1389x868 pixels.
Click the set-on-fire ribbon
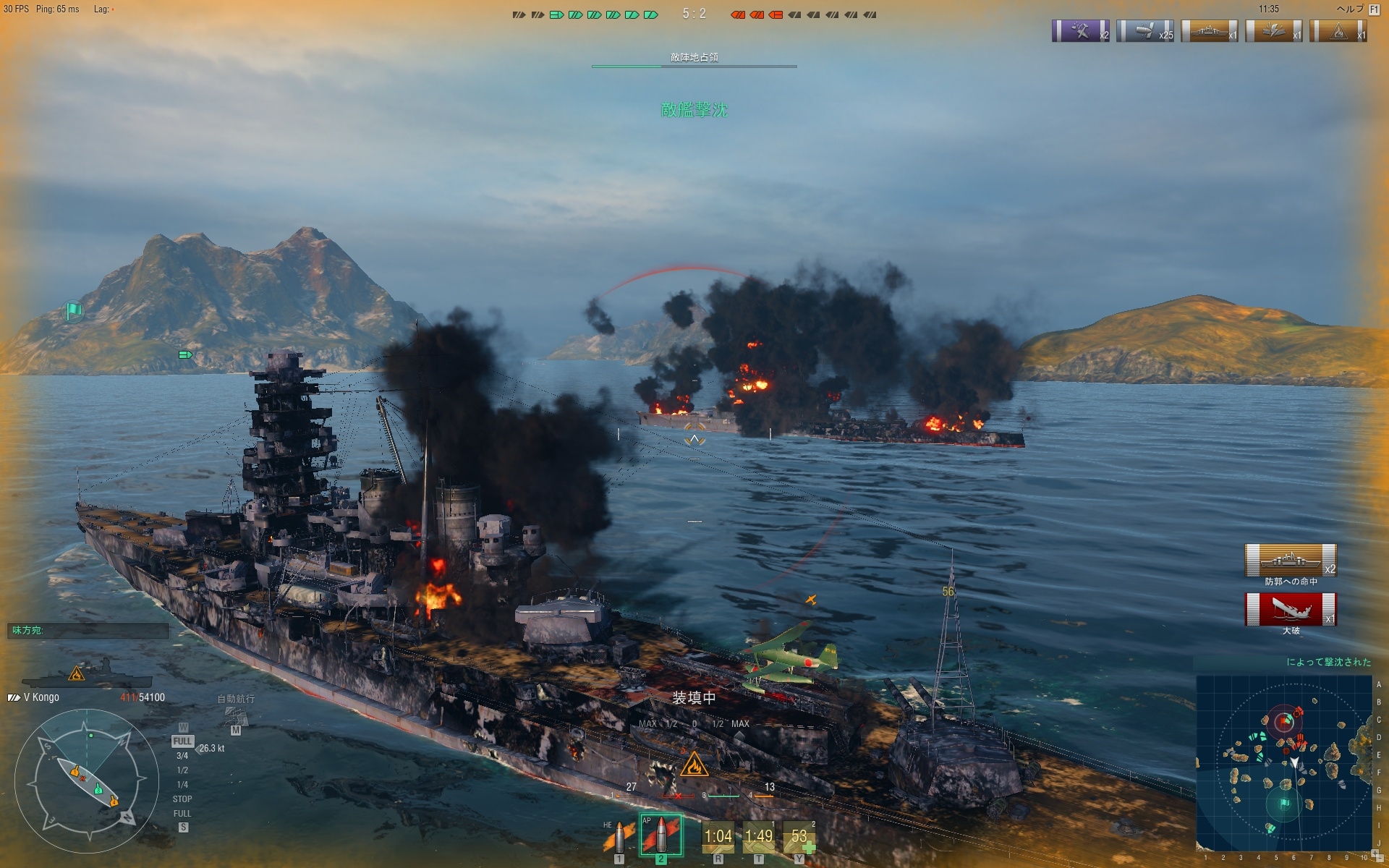click(x=1338, y=31)
